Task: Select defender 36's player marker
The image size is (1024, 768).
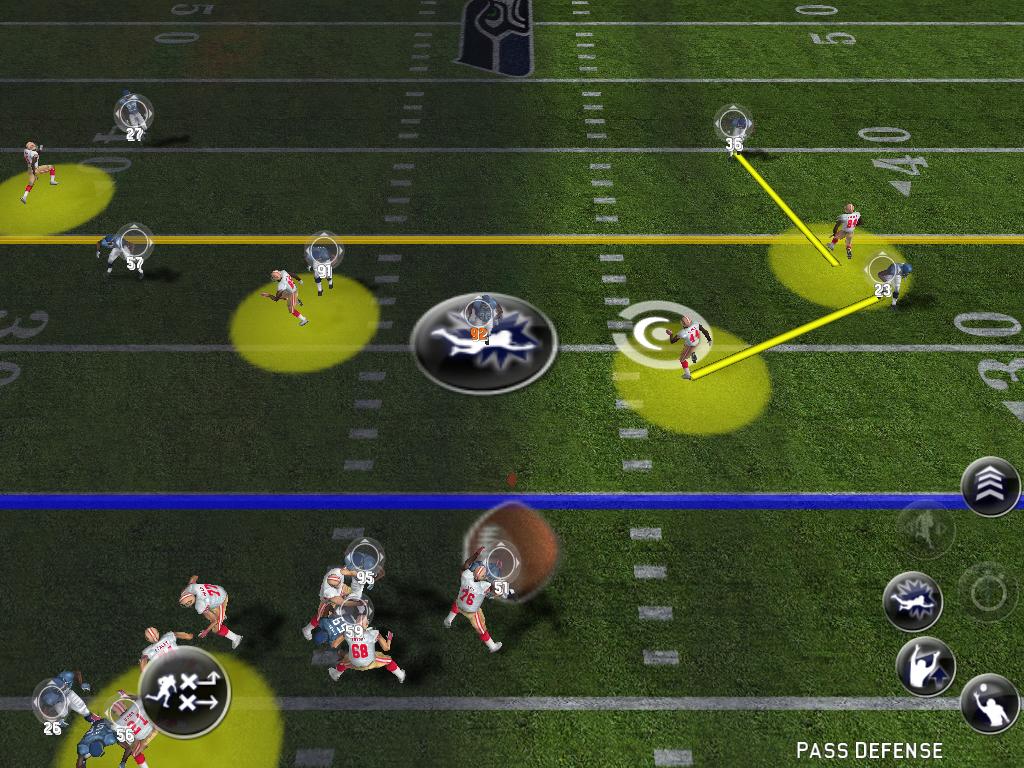Action: tap(733, 124)
